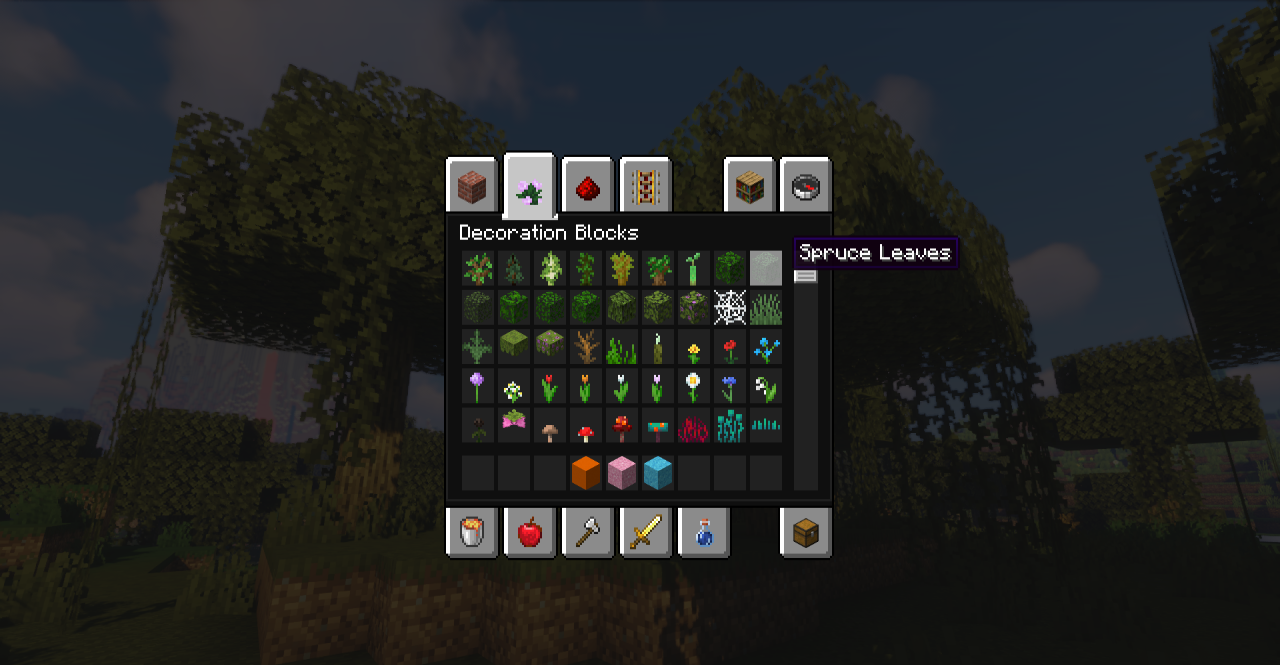This screenshot has height=665, width=1280.
Task: Switch to the Building Blocks brick tab
Action: [x=471, y=186]
